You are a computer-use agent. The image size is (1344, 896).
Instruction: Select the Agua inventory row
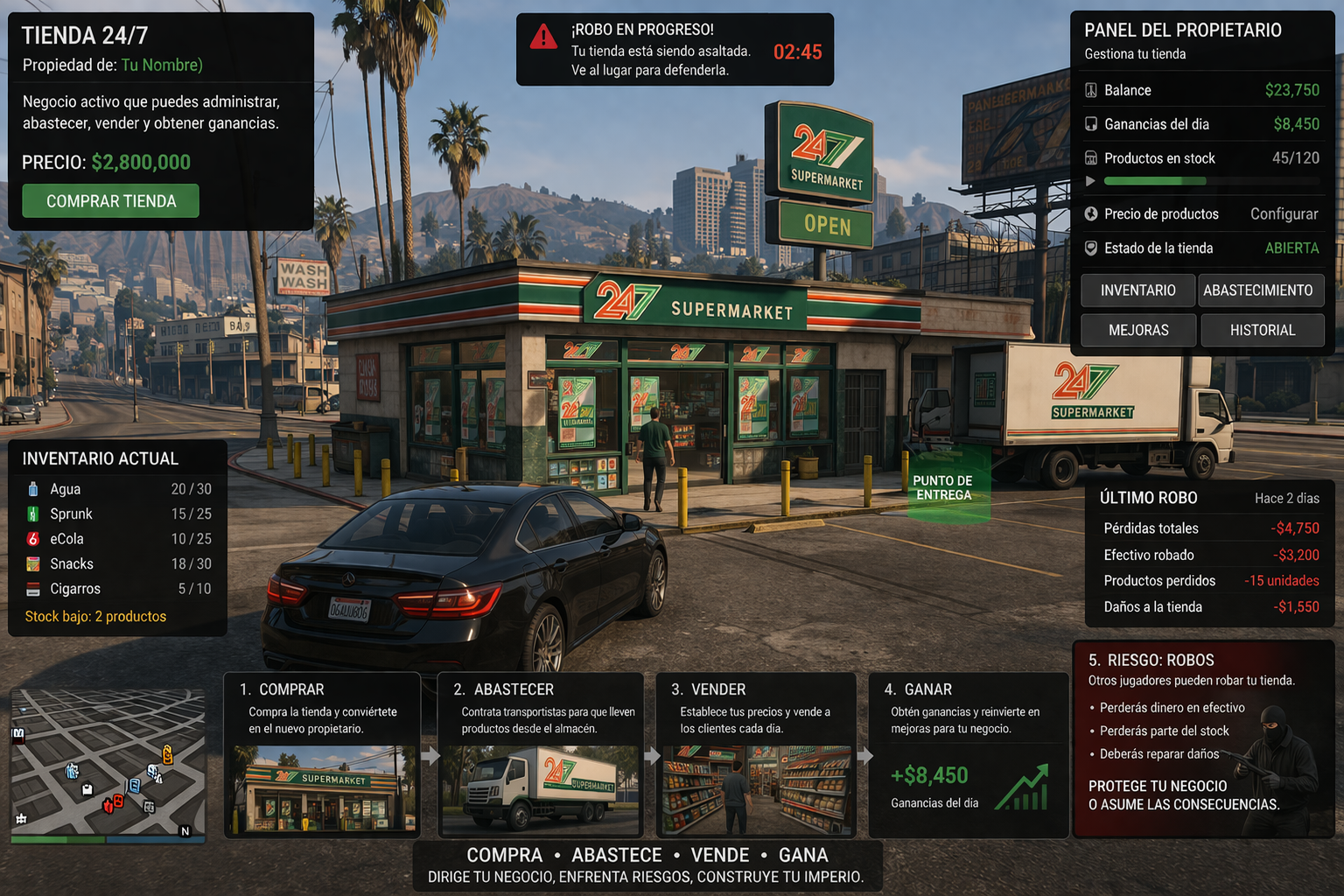click(x=118, y=489)
